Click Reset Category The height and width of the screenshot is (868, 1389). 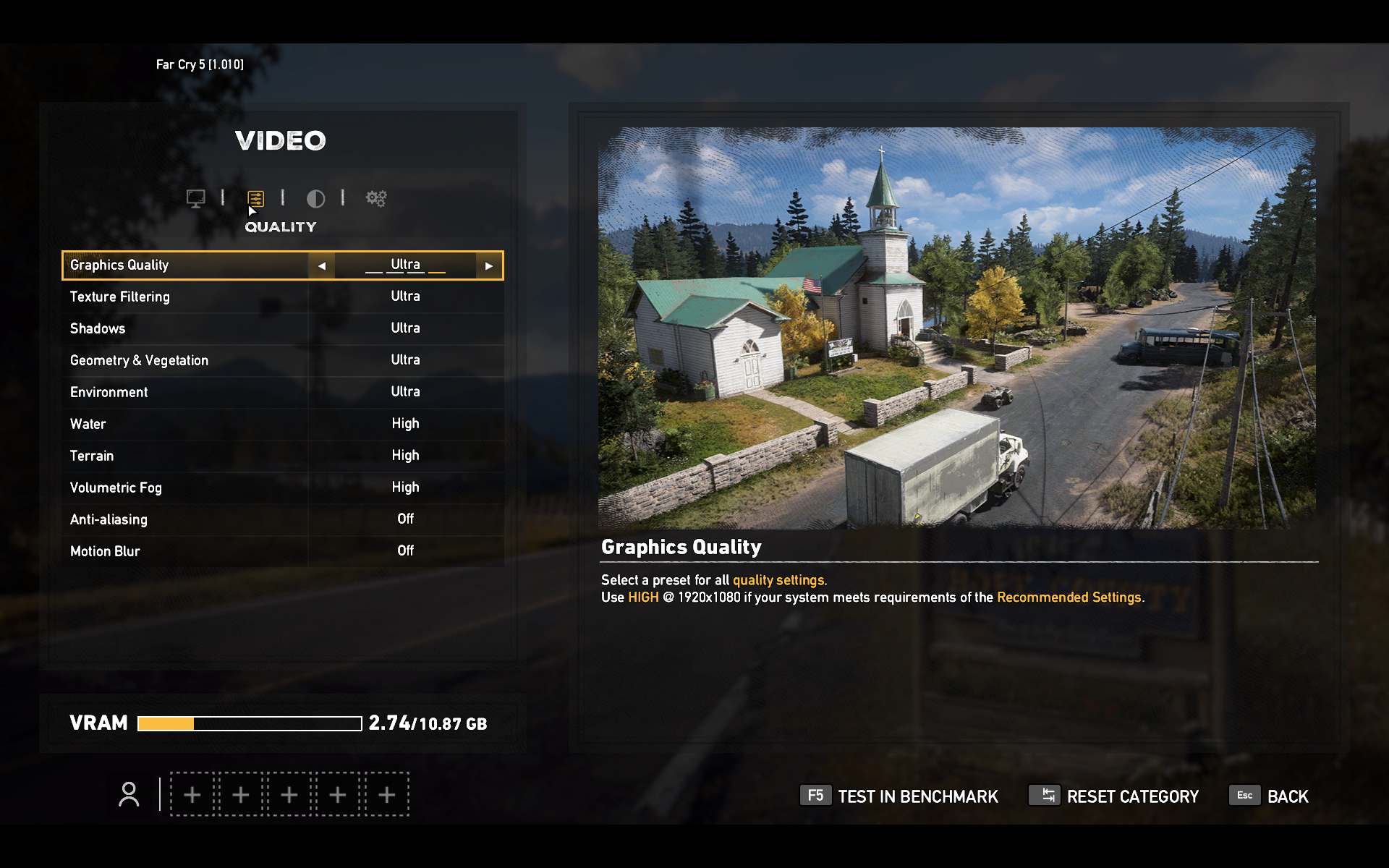1114,796
